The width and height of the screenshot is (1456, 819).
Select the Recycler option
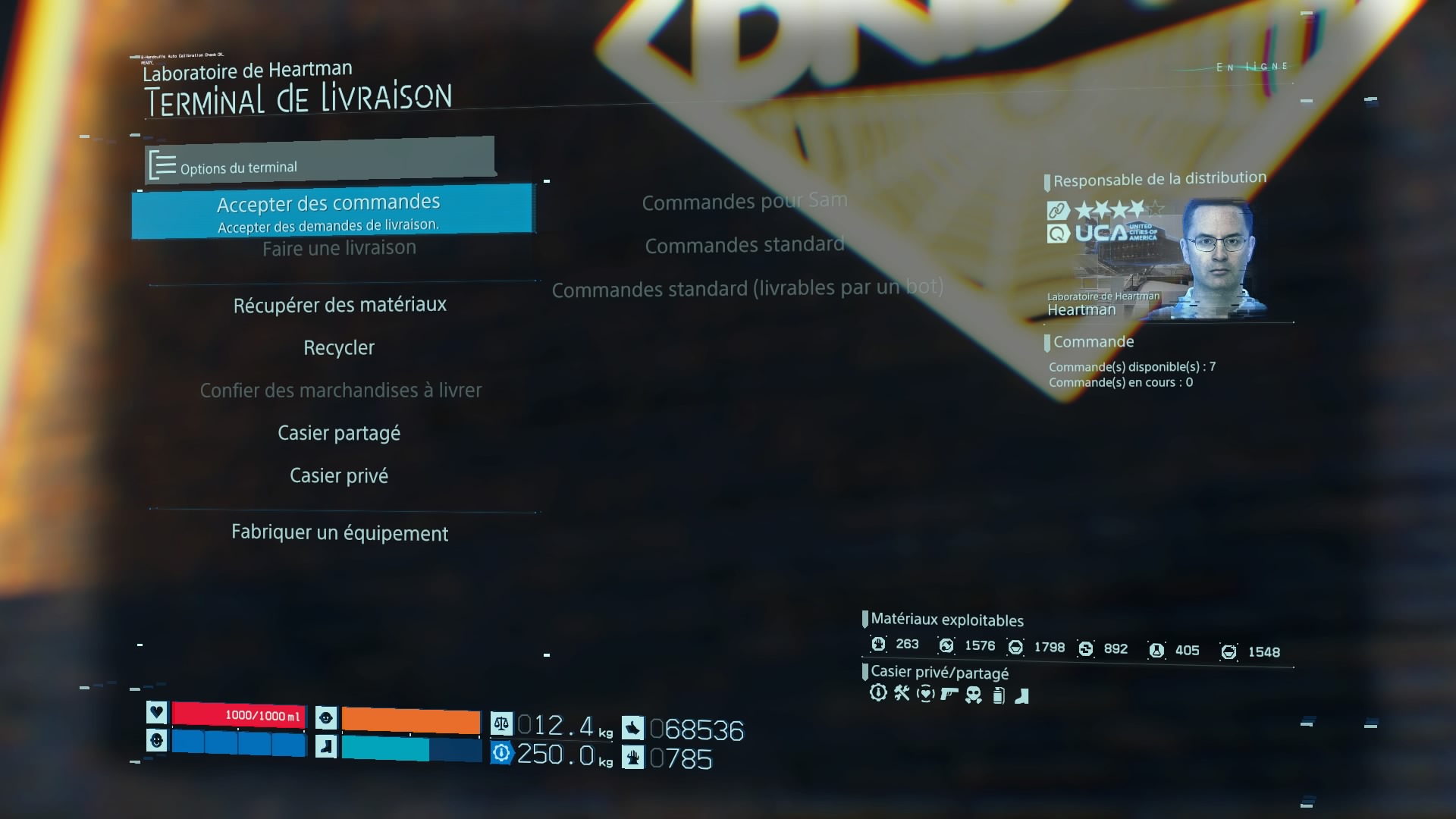pyautogui.click(x=339, y=348)
